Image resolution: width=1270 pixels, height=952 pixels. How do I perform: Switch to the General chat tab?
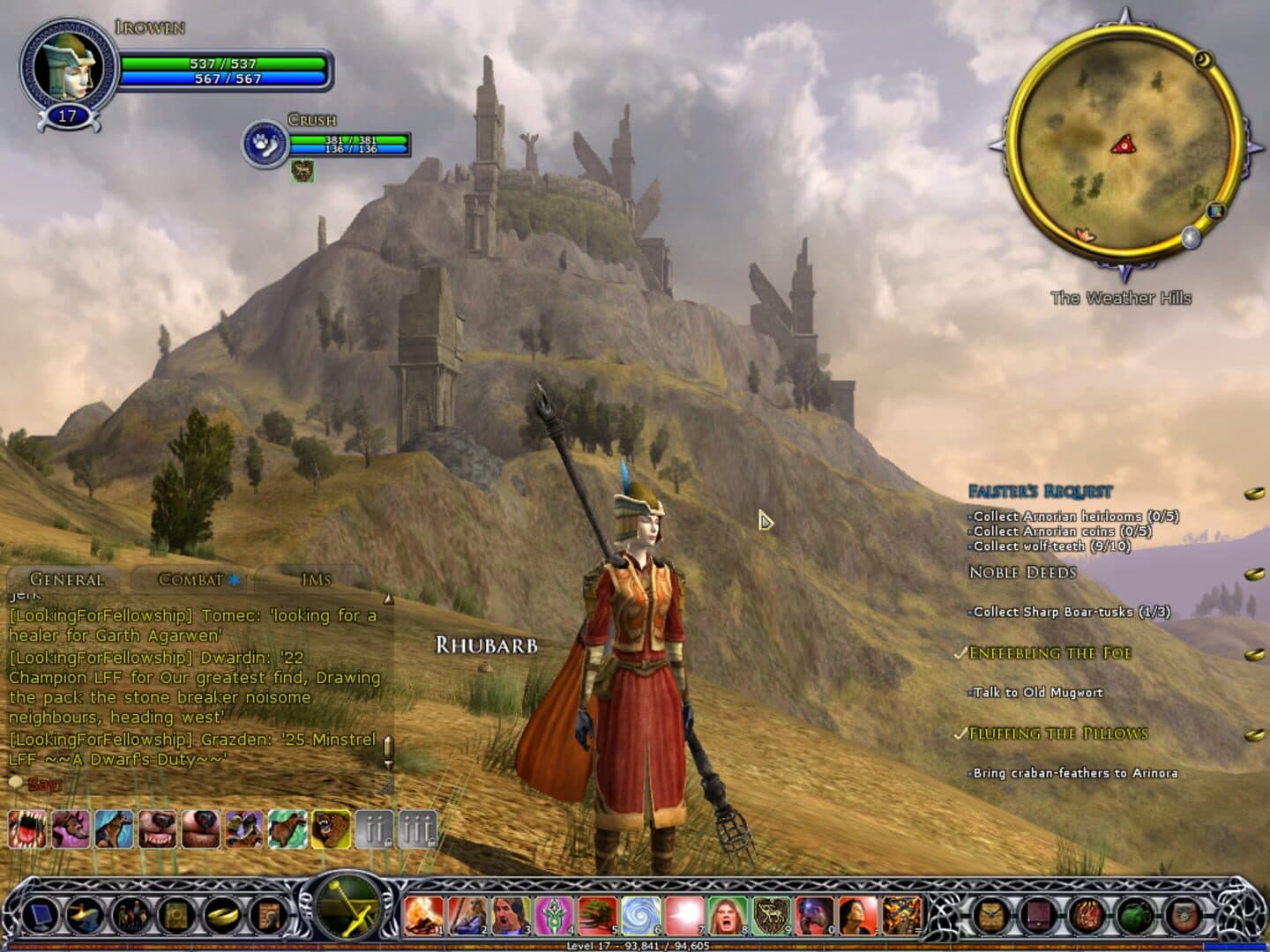[67, 579]
